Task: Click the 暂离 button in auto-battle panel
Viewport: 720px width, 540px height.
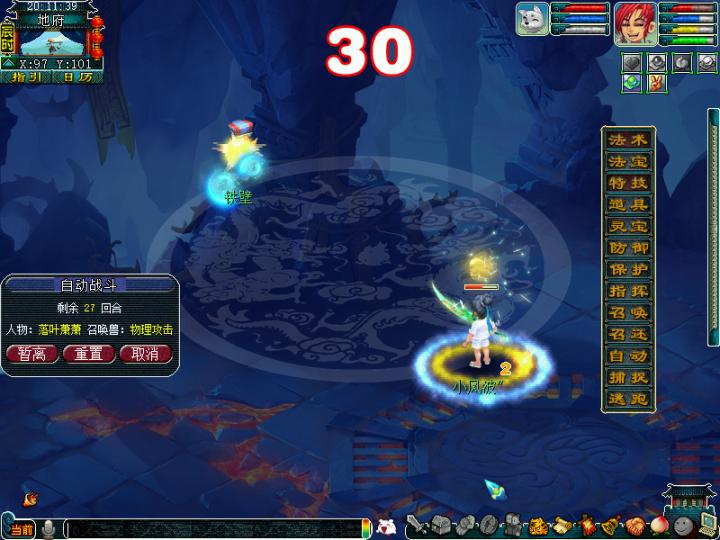Action: click(x=31, y=354)
